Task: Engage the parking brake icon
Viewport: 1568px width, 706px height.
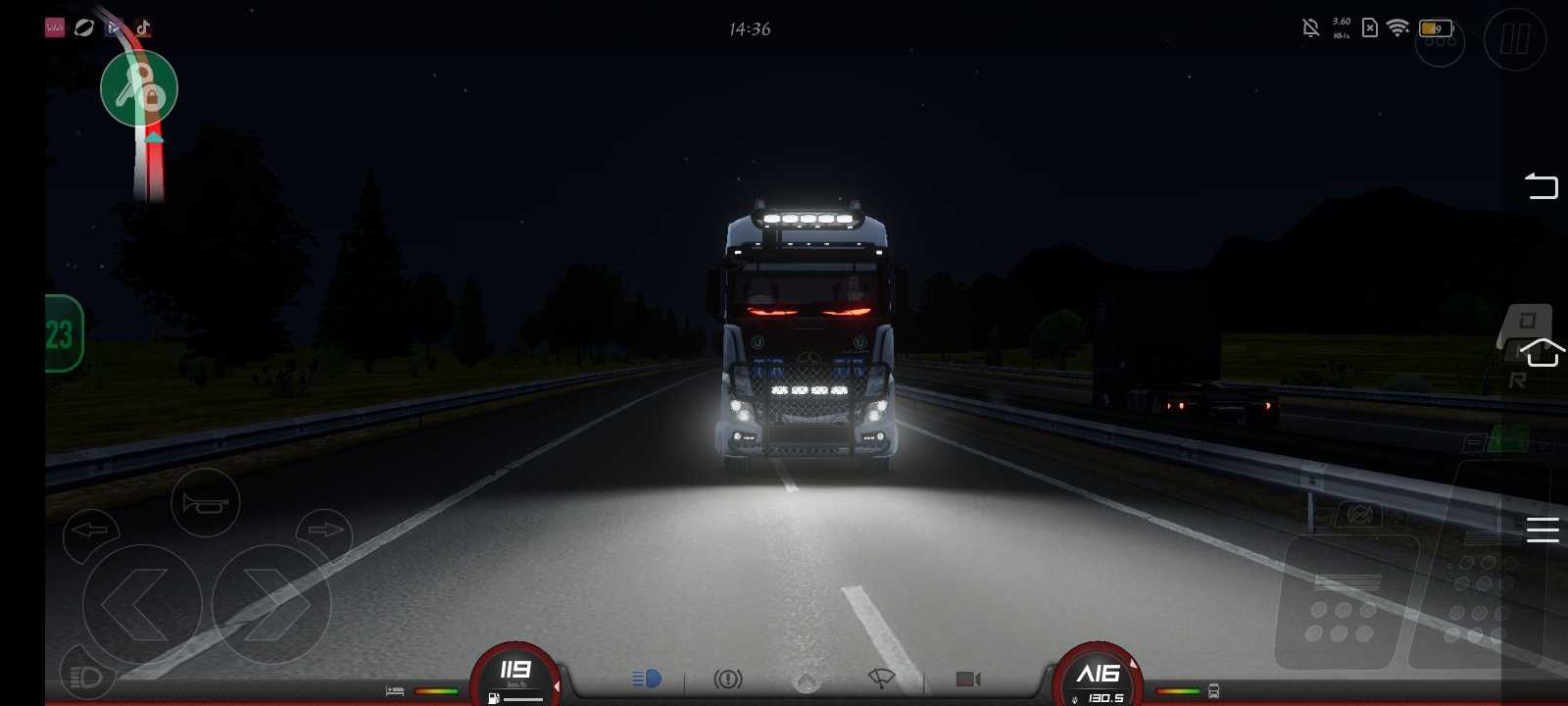Action: click(x=728, y=679)
